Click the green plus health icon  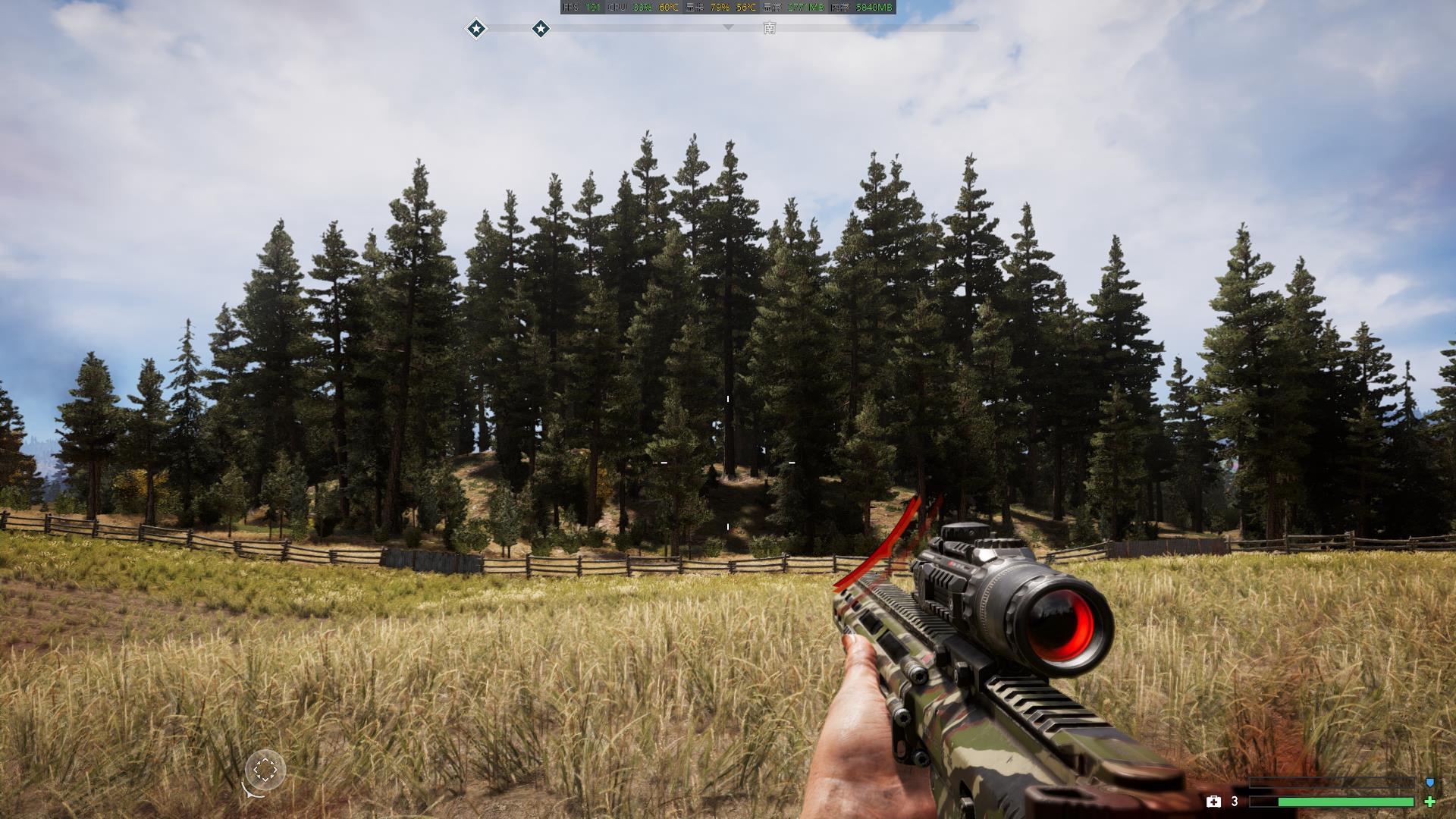pyautogui.click(x=1430, y=802)
